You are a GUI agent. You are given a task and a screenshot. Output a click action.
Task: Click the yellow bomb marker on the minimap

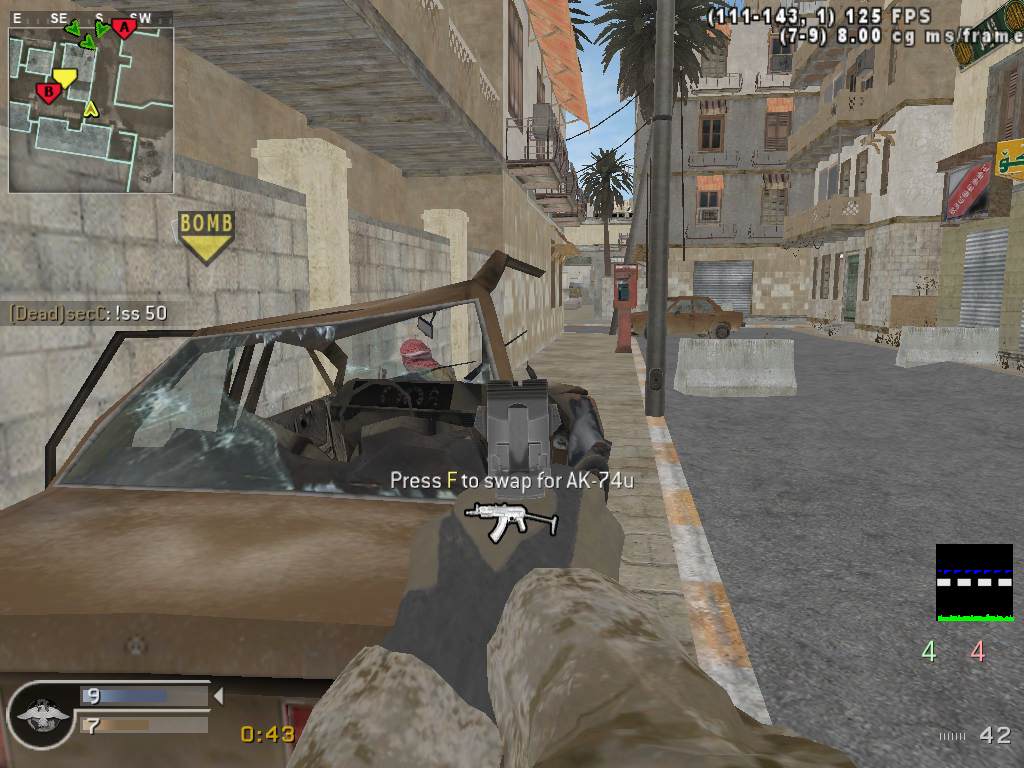65,77
